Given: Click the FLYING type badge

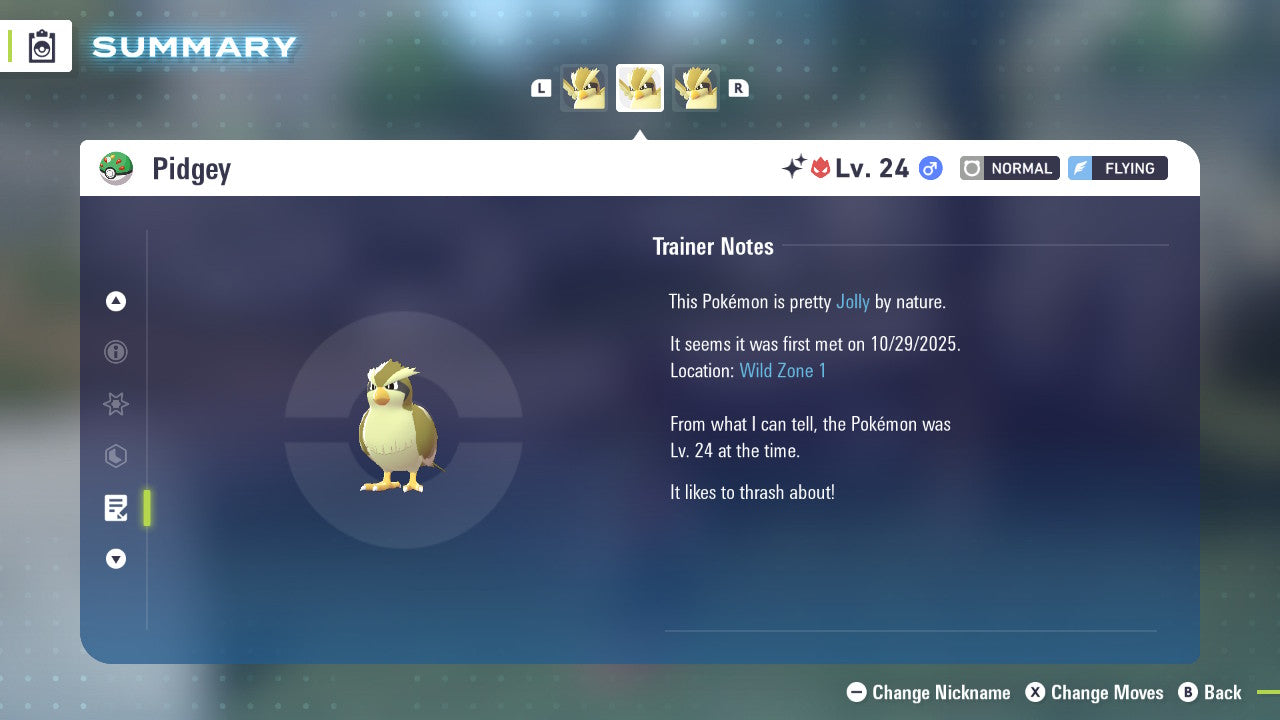Looking at the screenshot, I should (1117, 168).
